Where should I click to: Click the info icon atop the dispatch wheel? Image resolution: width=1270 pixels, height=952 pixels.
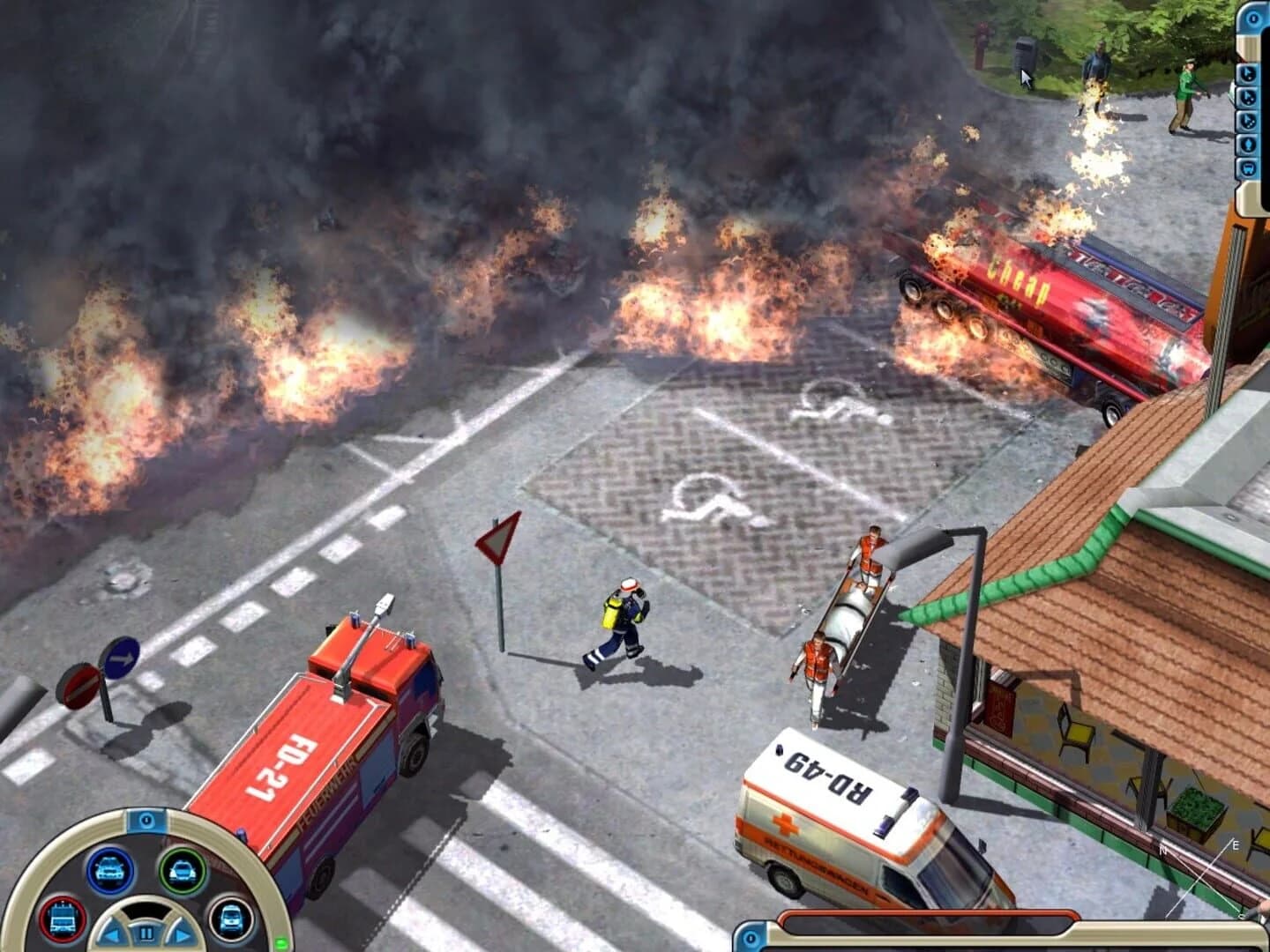click(147, 821)
